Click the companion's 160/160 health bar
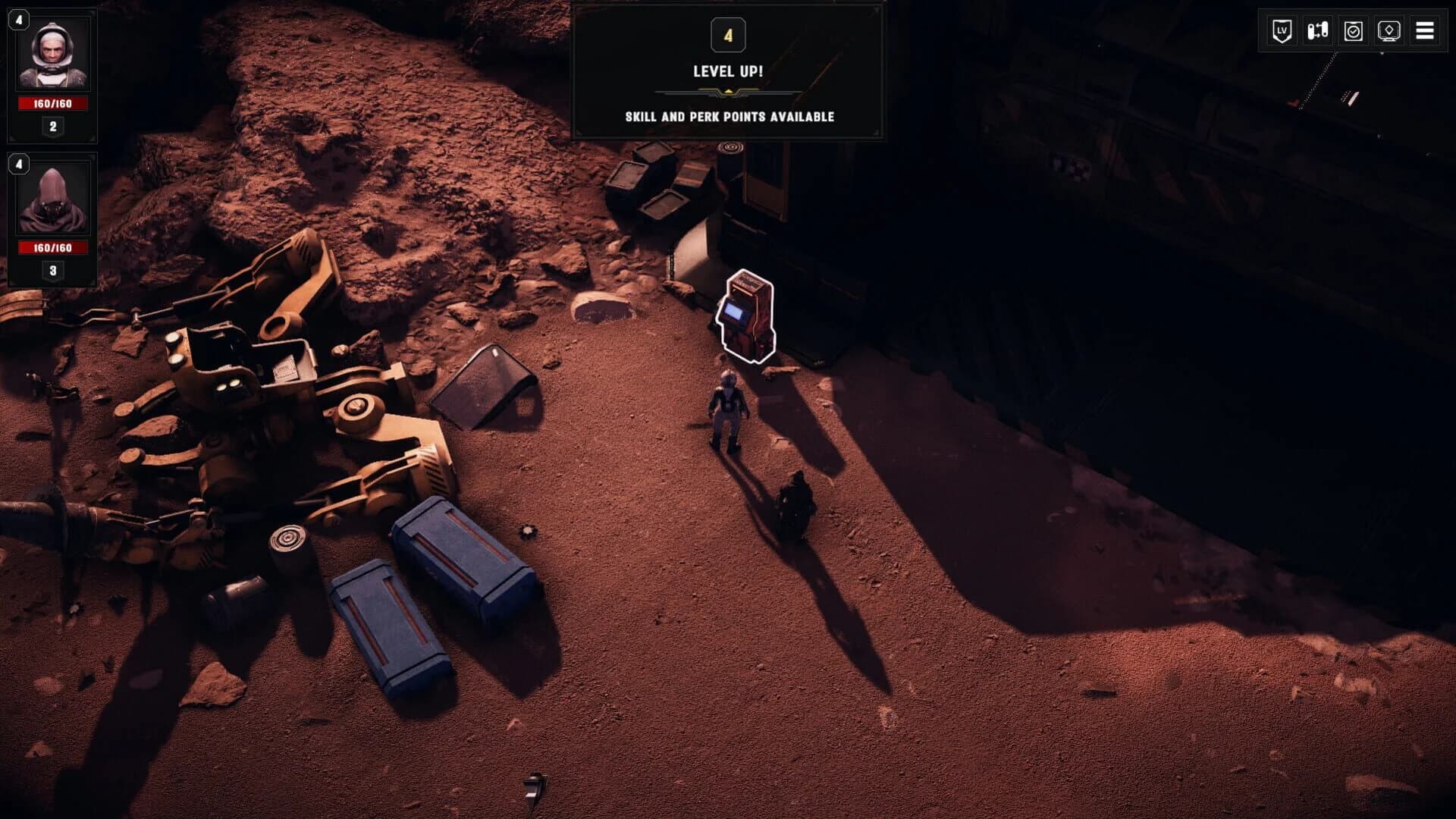Screen dimensions: 1456x819 52,246
